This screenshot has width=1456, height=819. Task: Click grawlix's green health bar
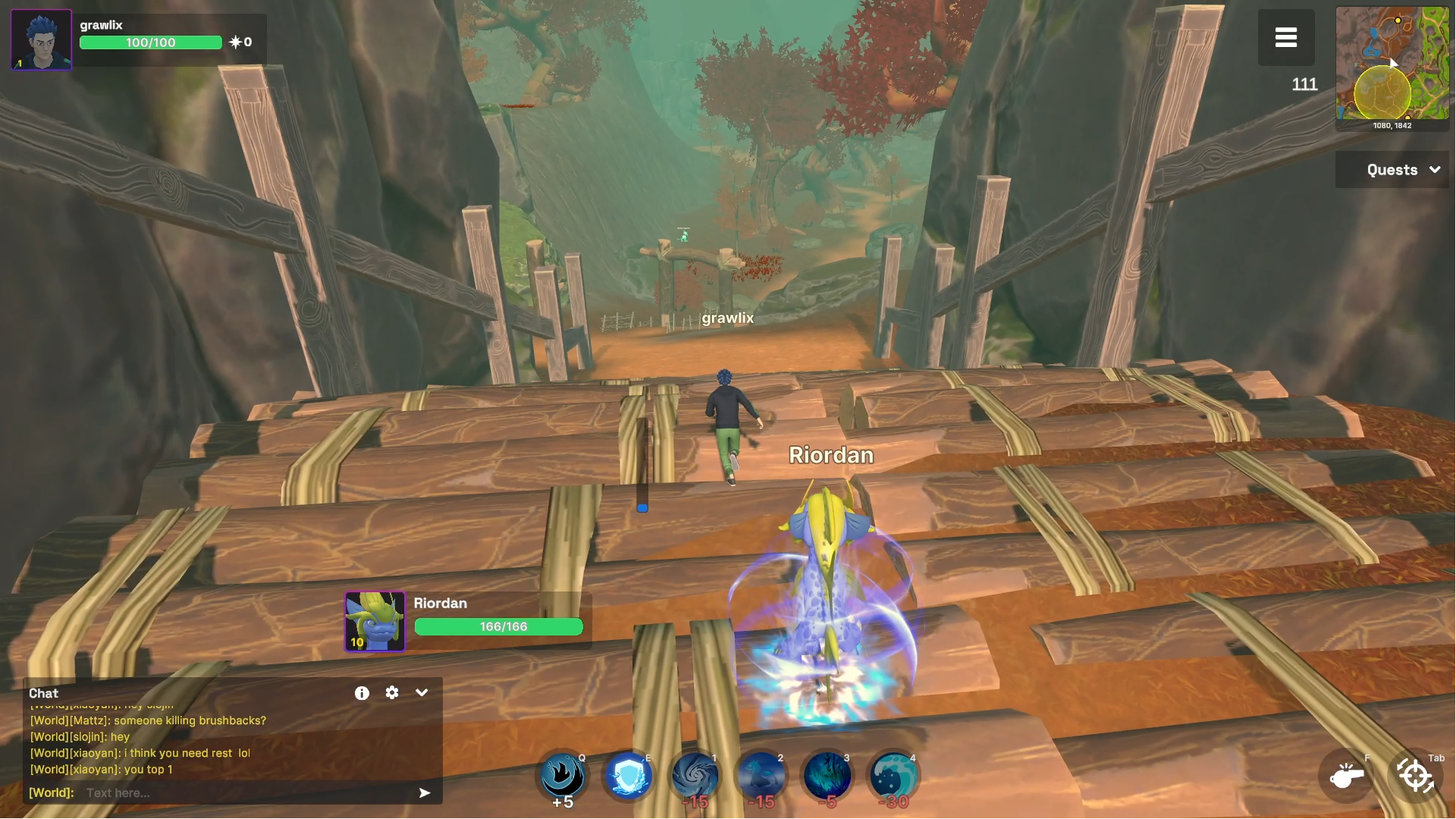[150, 42]
